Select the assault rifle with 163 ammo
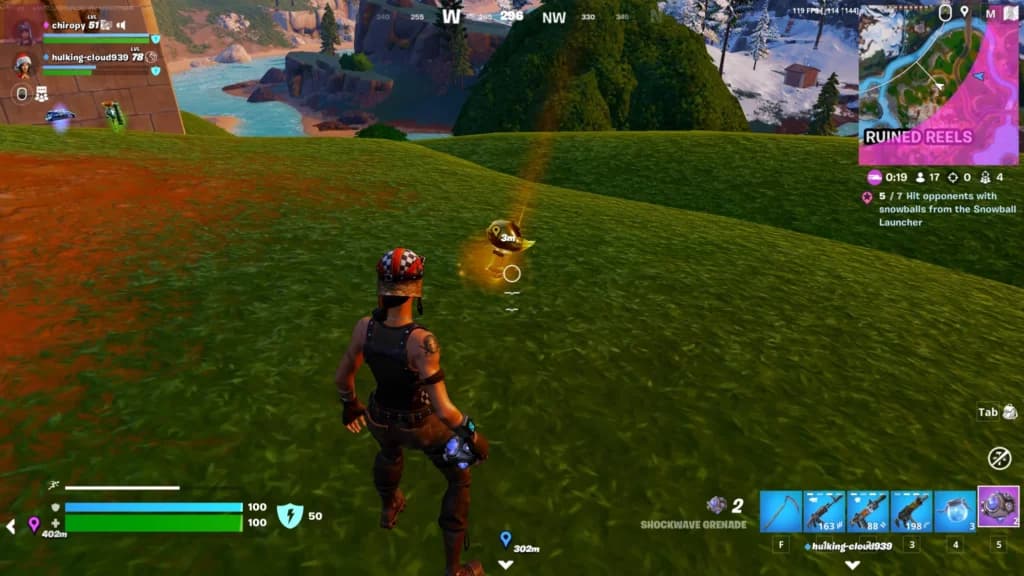Viewport: 1024px width, 576px height. point(824,511)
